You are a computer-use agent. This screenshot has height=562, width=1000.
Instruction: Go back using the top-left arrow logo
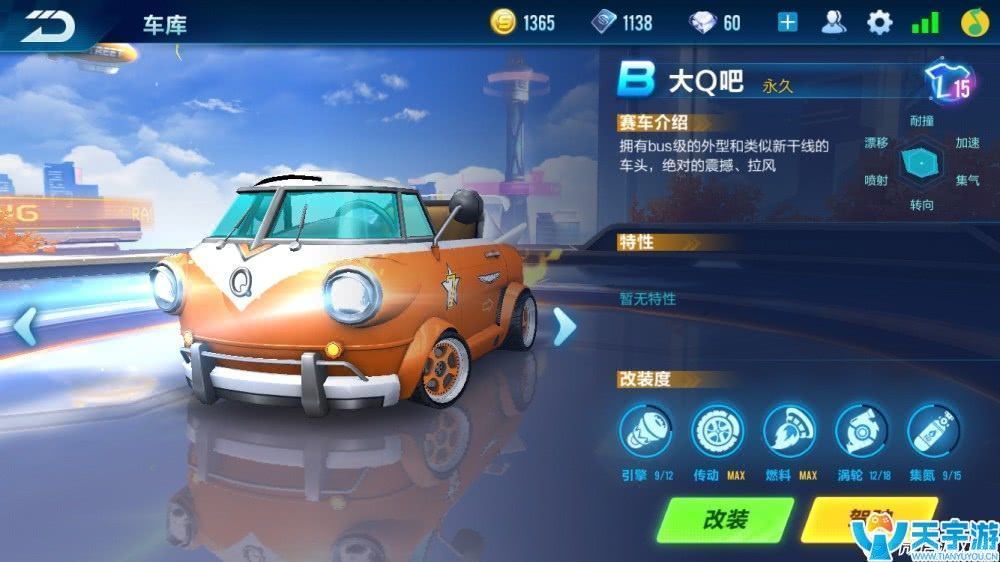tap(50, 25)
